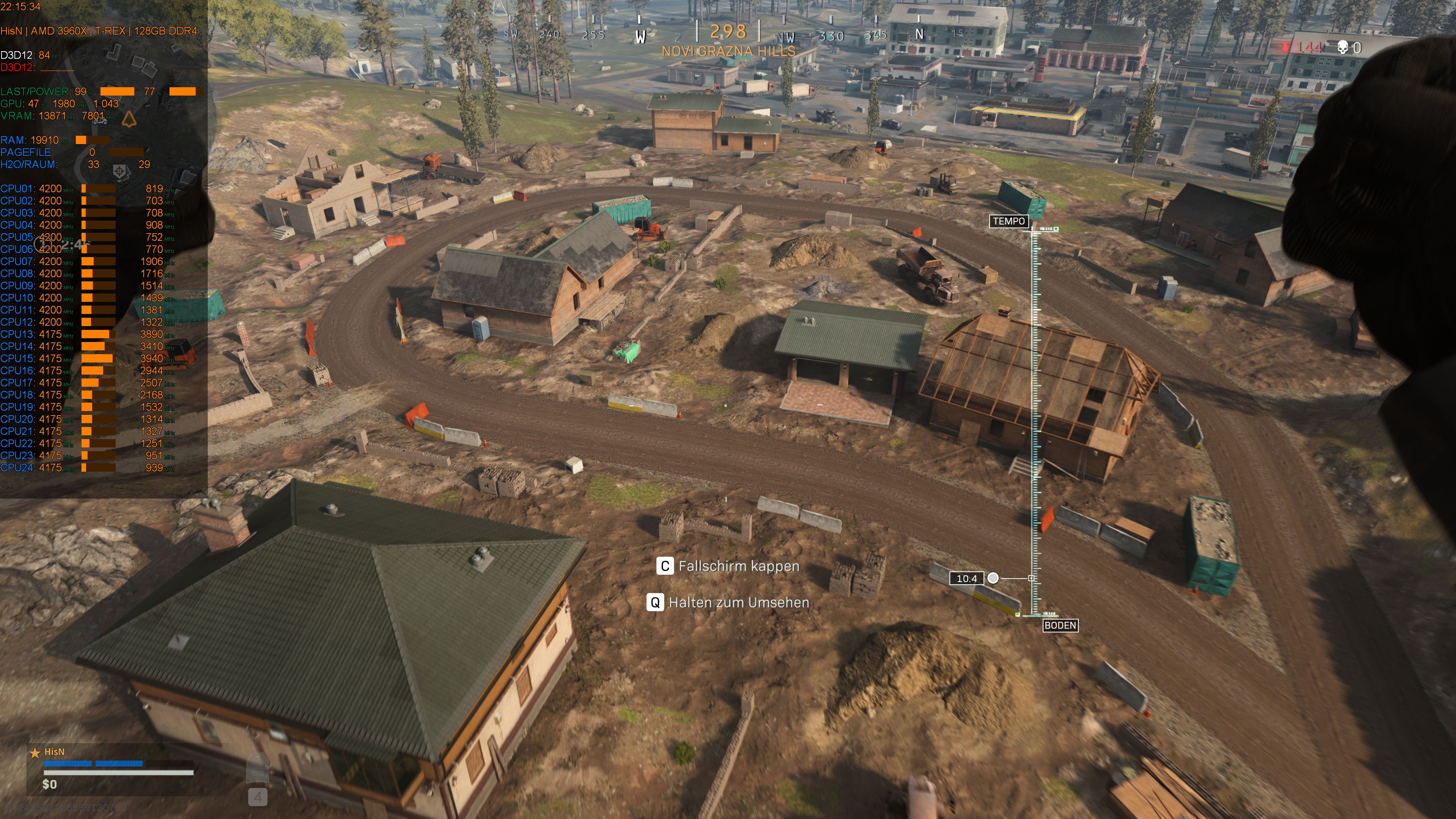The width and height of the screenshot is (1456, 819).
Task: Expand the TEMPO altimeter label
Action: 1009,221
